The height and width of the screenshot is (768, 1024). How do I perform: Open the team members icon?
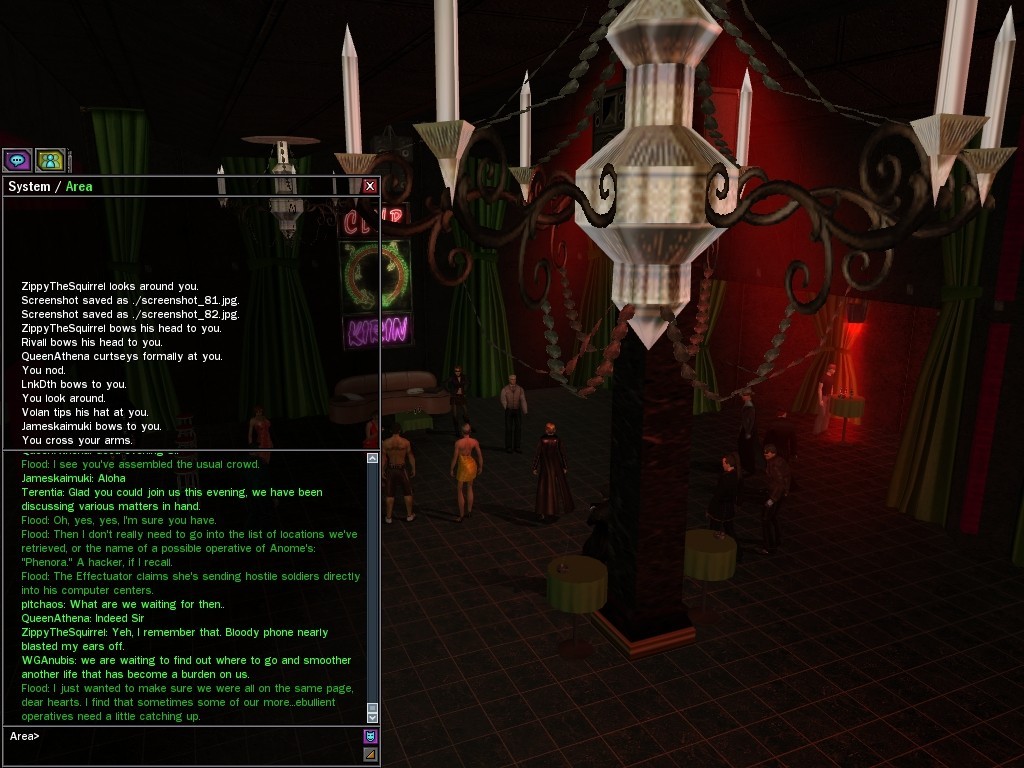[x=50, y=160]
